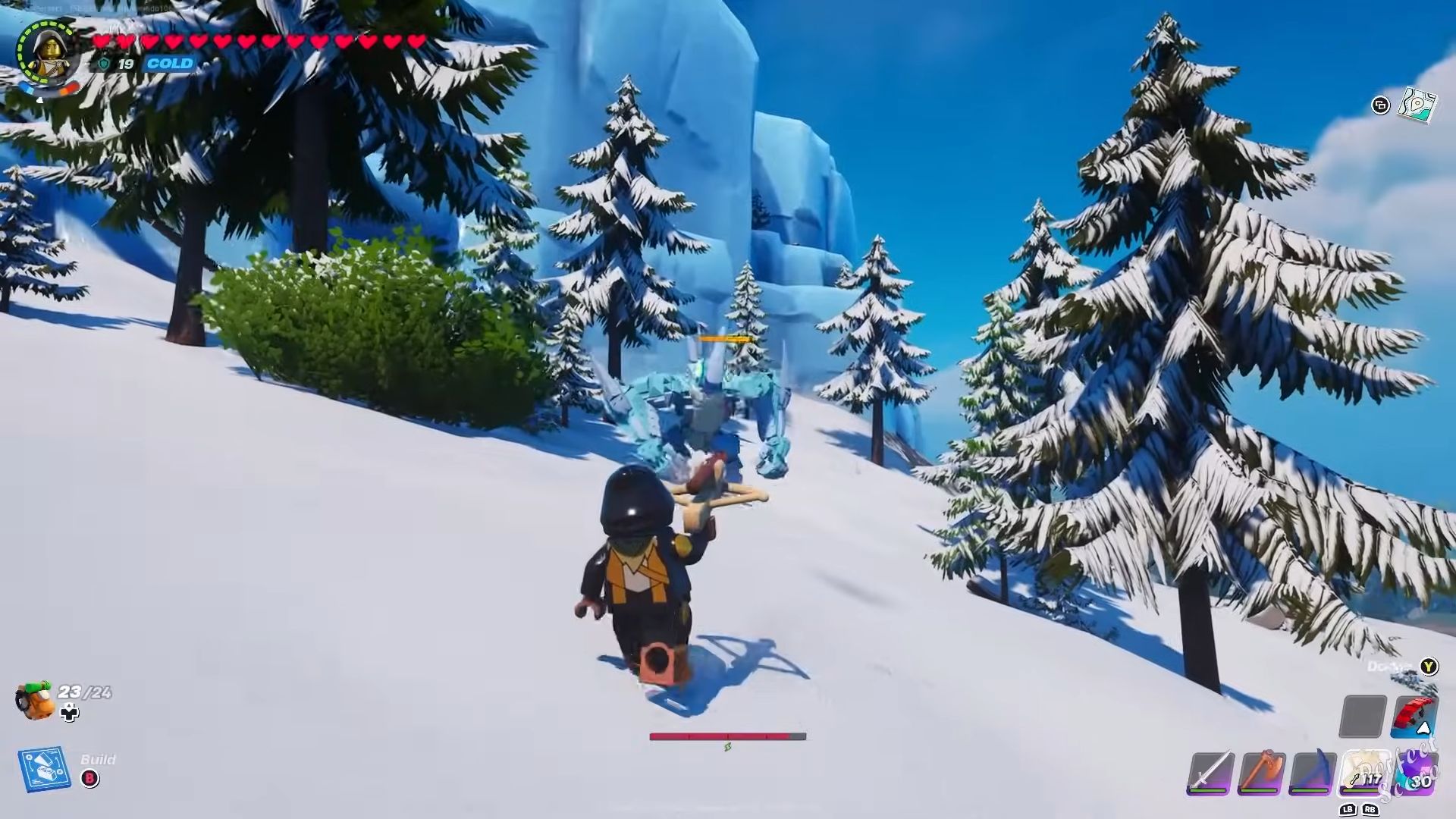Select the crossbow slot with 117 arrows
Viewport: 1456px width, 819px height.
(1364, 773)
